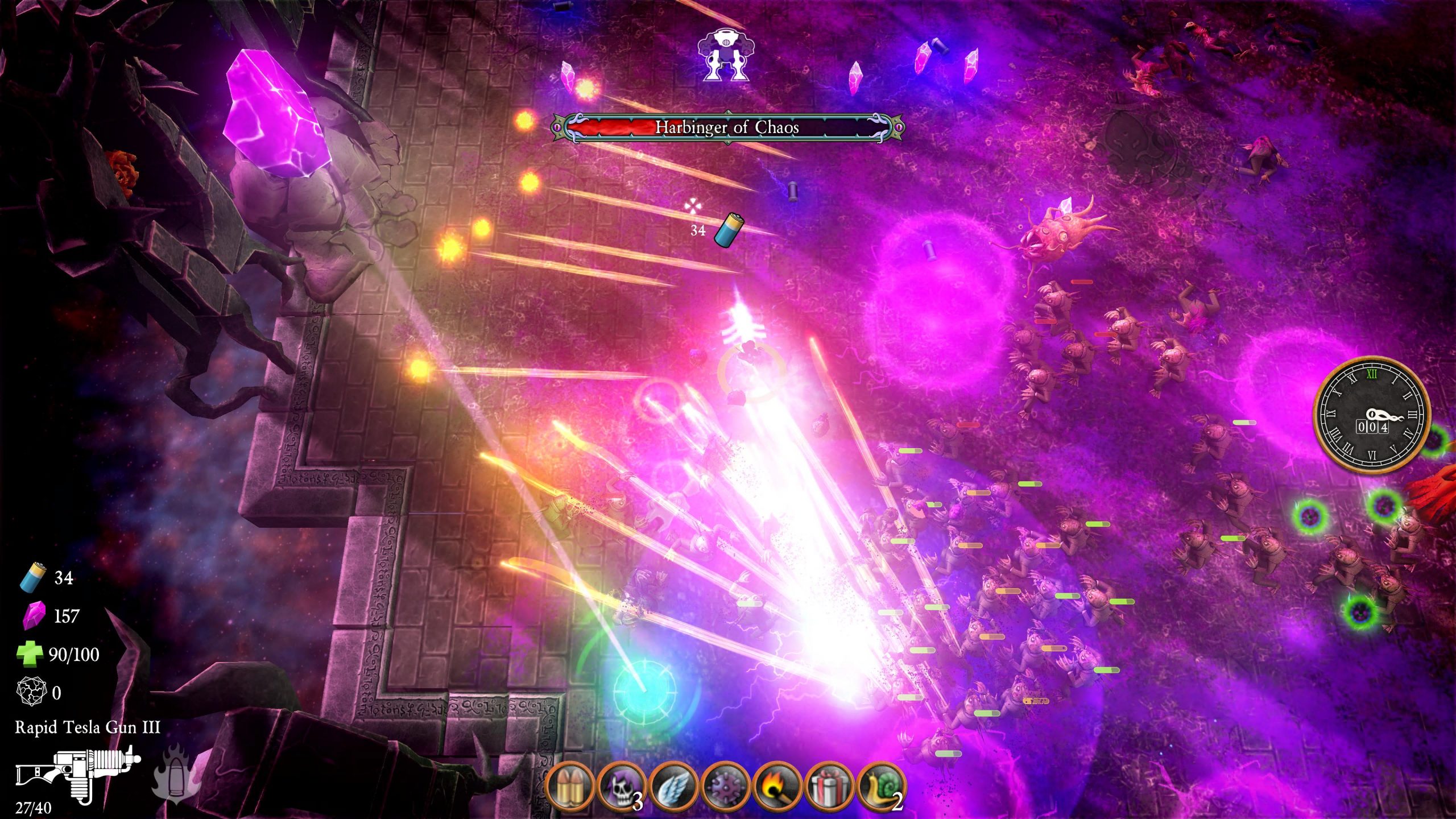Select the Rapid Tesla Gun III weapon icon
Screen dimensions: 1456x819
coord(78,772)
